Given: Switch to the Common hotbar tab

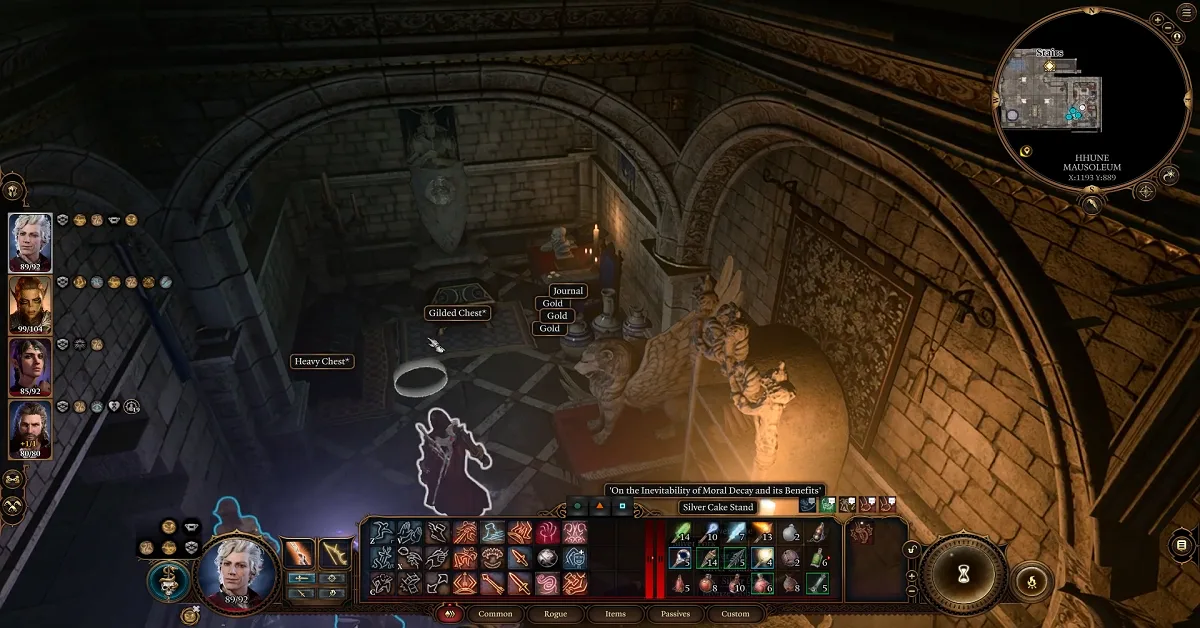Looking at the screenshot, I should pyautogui.click(x=495, y=613).
